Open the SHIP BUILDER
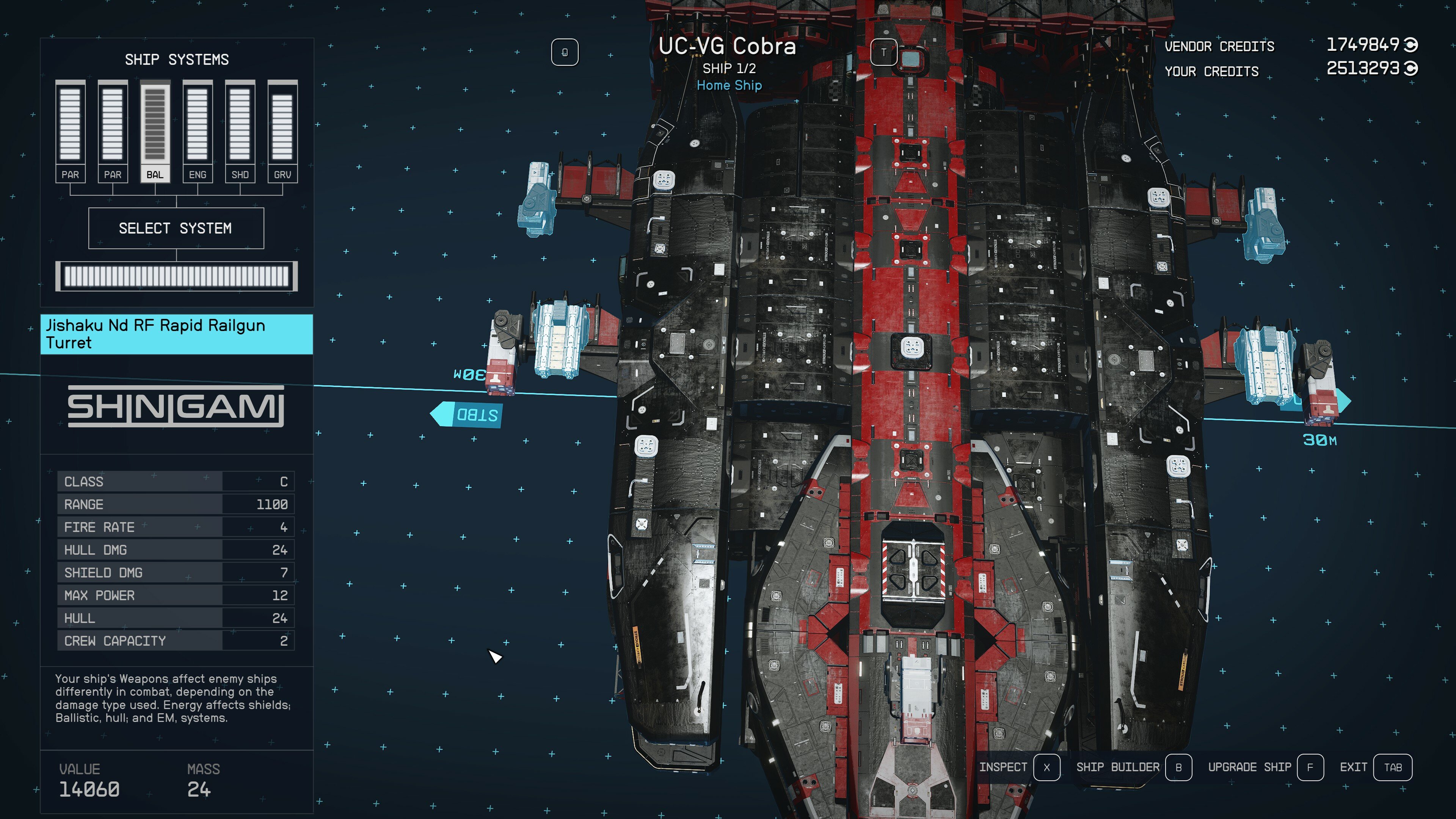The width and height of the screenshot is (1456, 819). click(x=1117, y=767)
